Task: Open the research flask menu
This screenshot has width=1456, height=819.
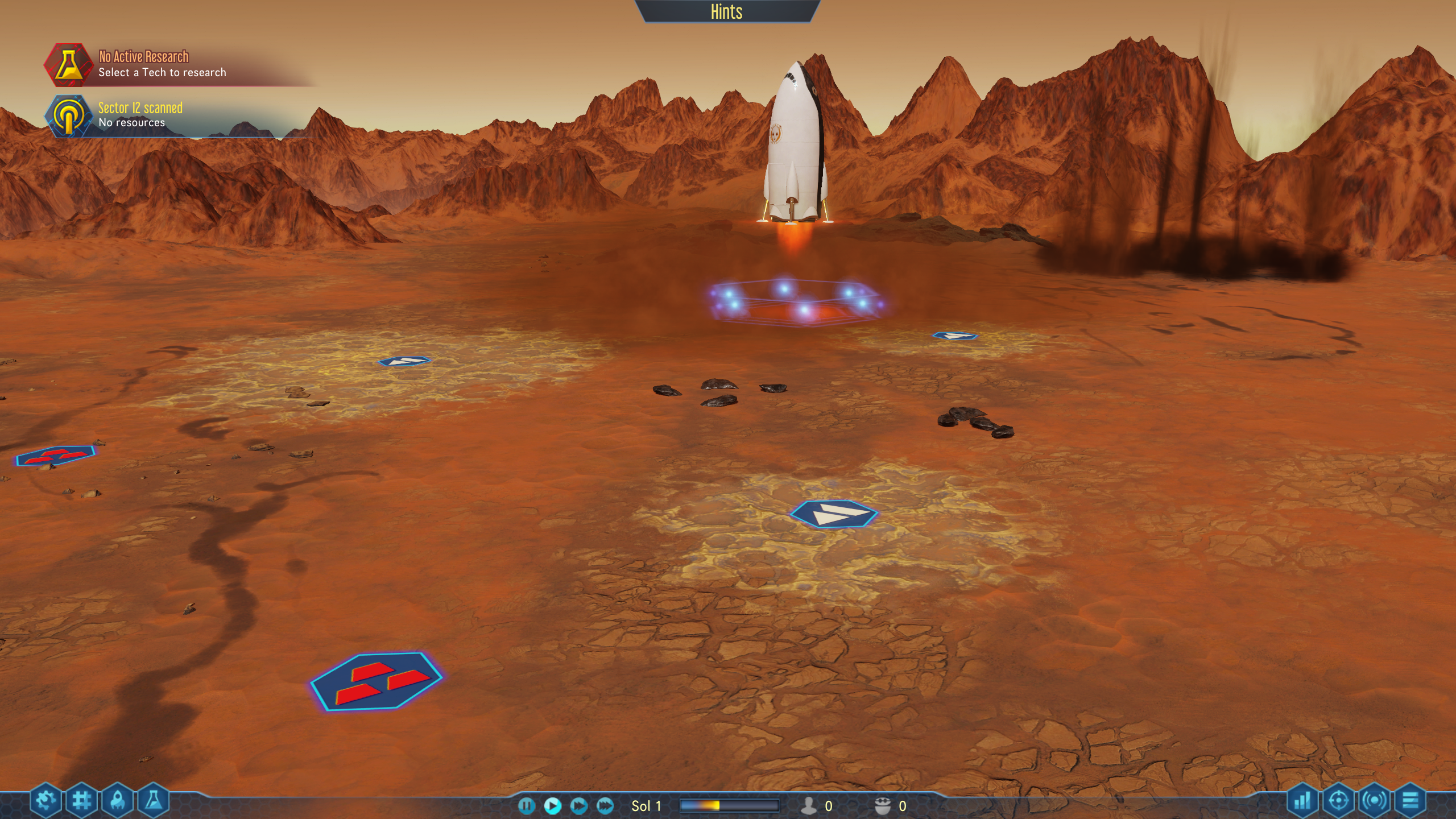Action: click(154, 801)
